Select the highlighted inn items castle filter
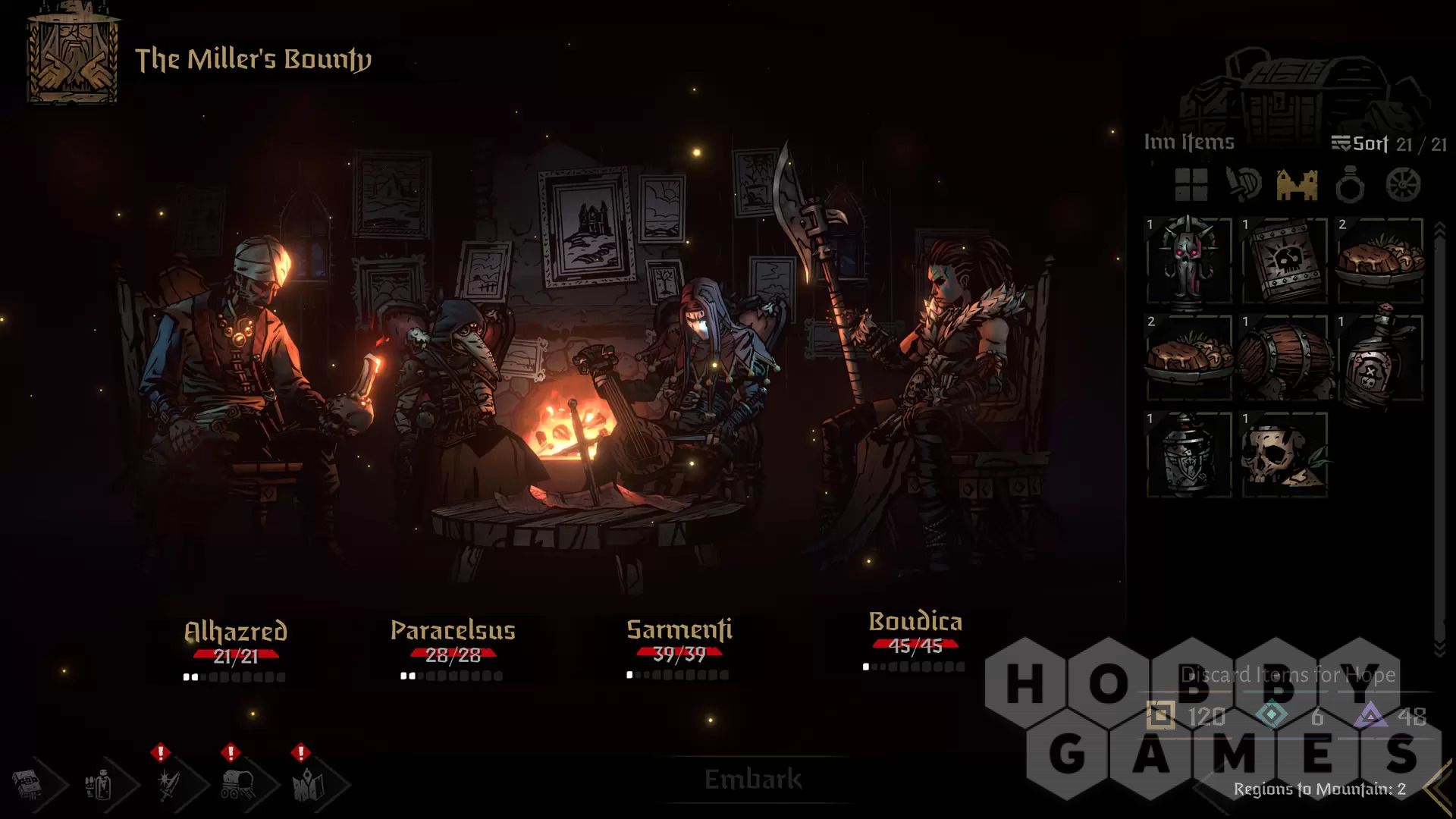 coord(1297,184)
